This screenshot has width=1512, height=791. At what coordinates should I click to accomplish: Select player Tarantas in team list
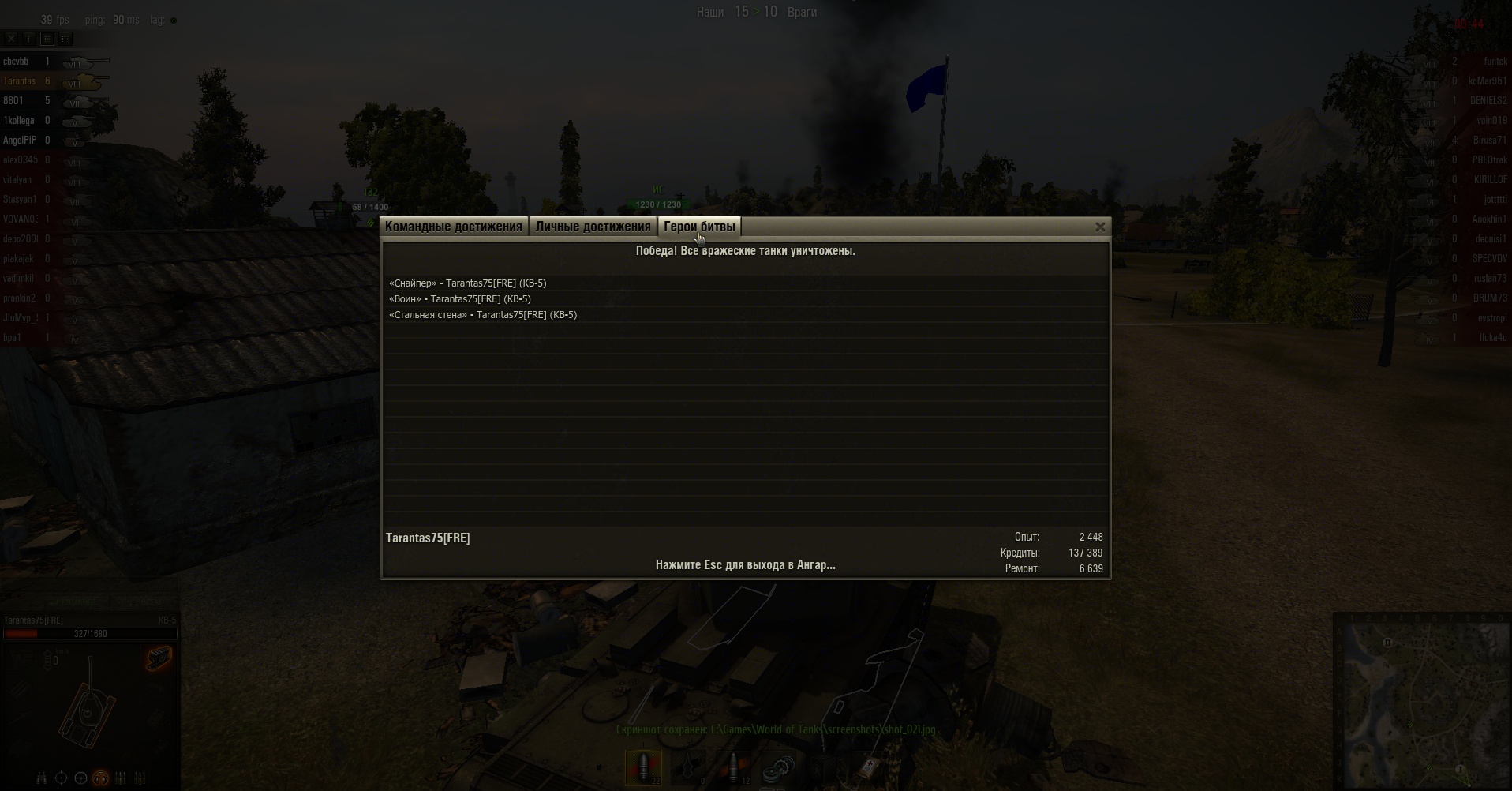(20, 81)
